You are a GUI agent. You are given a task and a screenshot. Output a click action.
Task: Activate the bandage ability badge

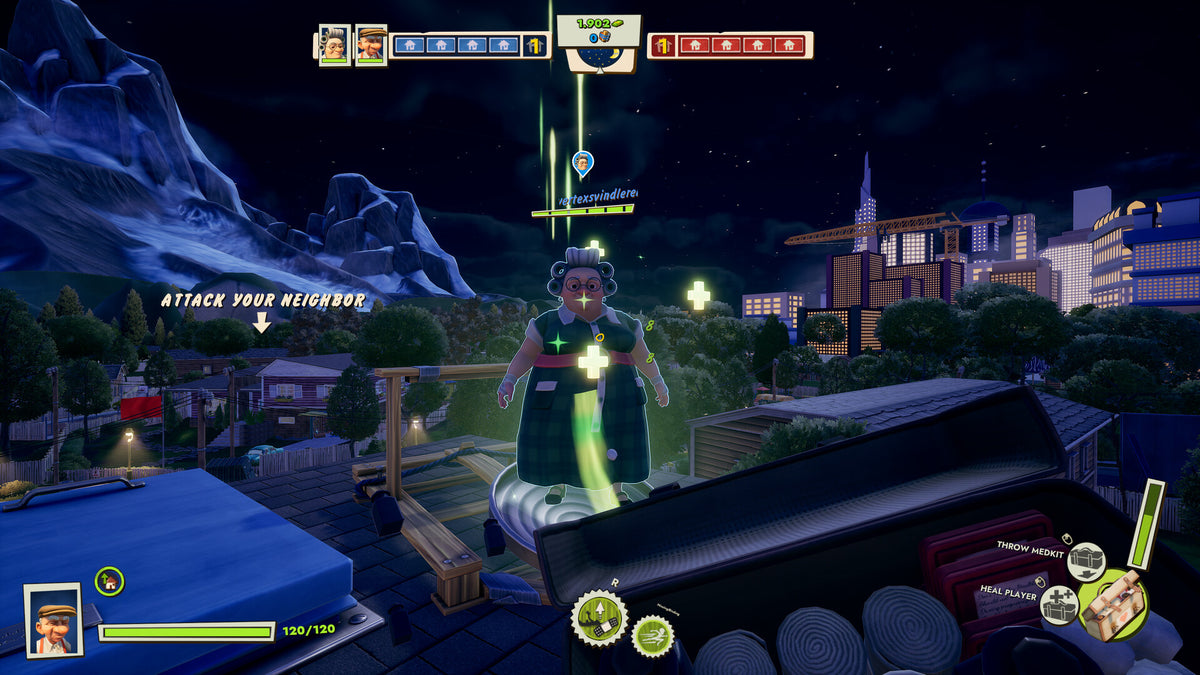tap(598, 618)
